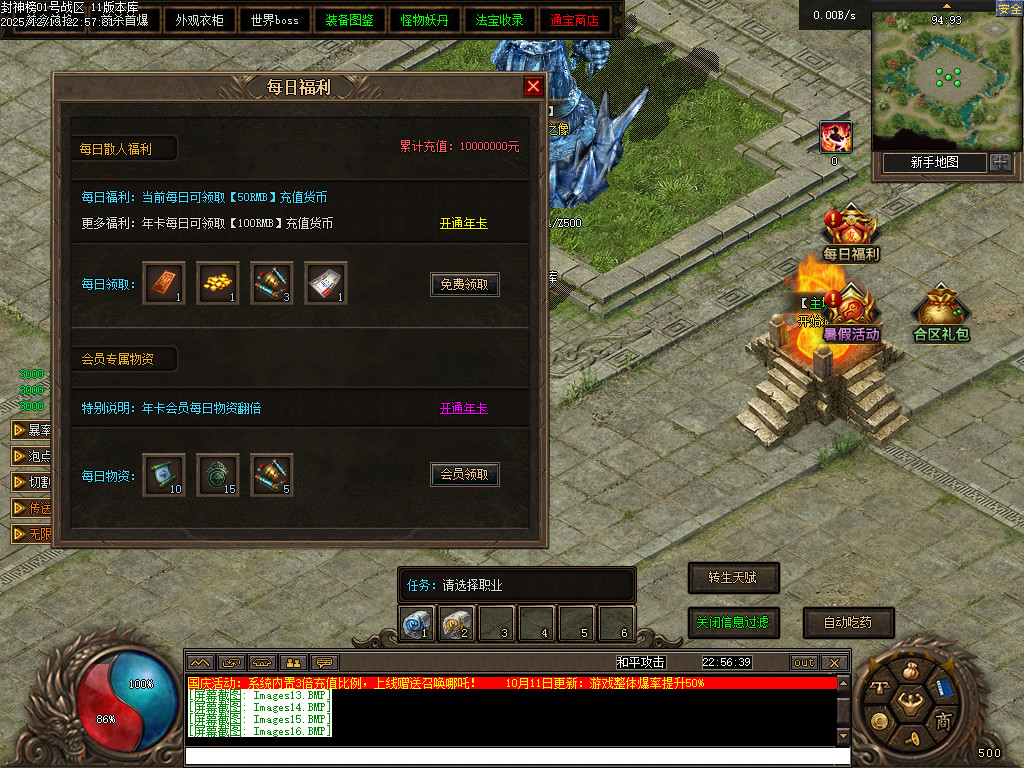
Task: Open the 法宝收录 treasure collection
Action: pyautogui.click(x=500, y=20)
